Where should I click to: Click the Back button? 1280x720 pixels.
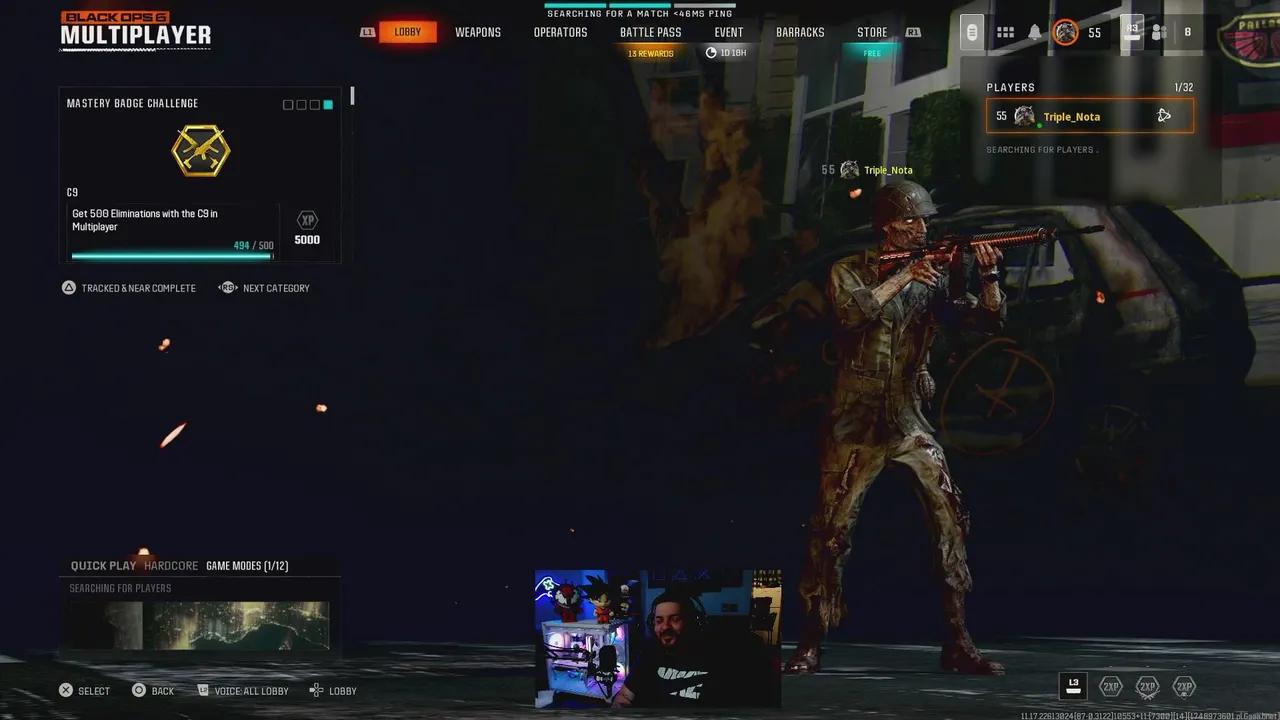154,690
